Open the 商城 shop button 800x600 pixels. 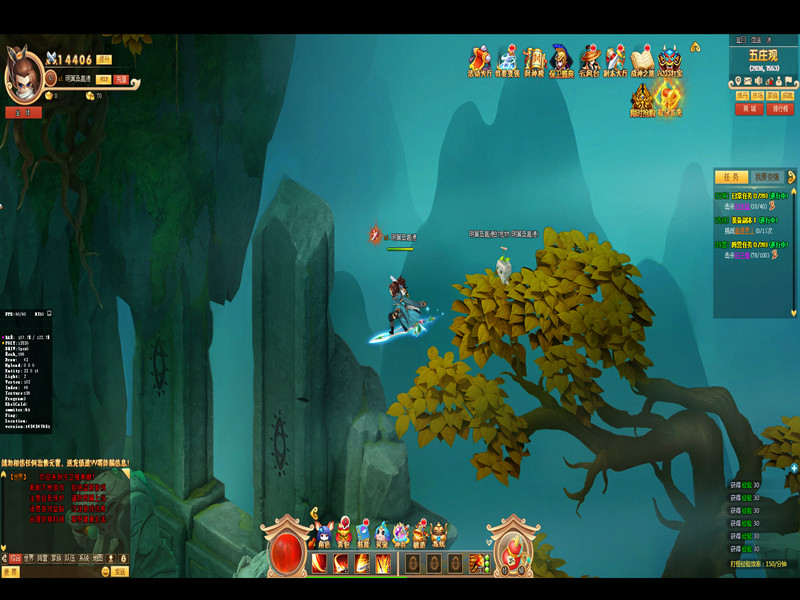(x=748, y=109)
